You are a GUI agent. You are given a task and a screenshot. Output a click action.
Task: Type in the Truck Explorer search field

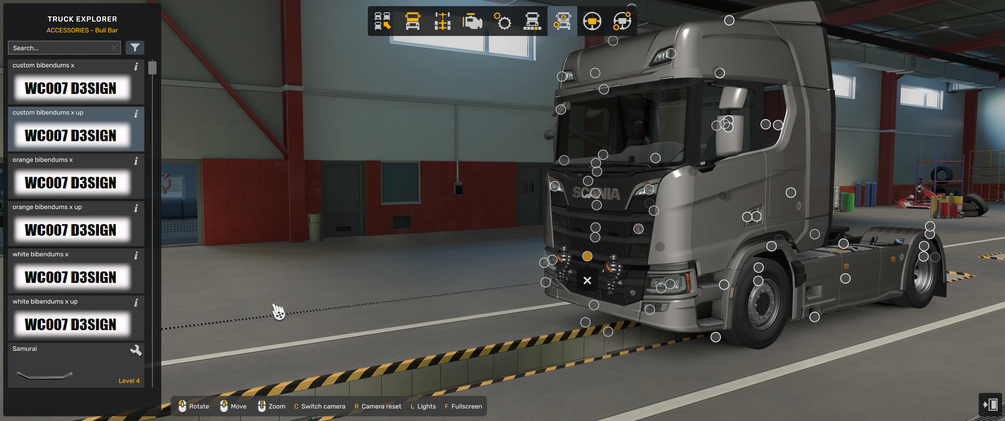(x=60, y=48)
